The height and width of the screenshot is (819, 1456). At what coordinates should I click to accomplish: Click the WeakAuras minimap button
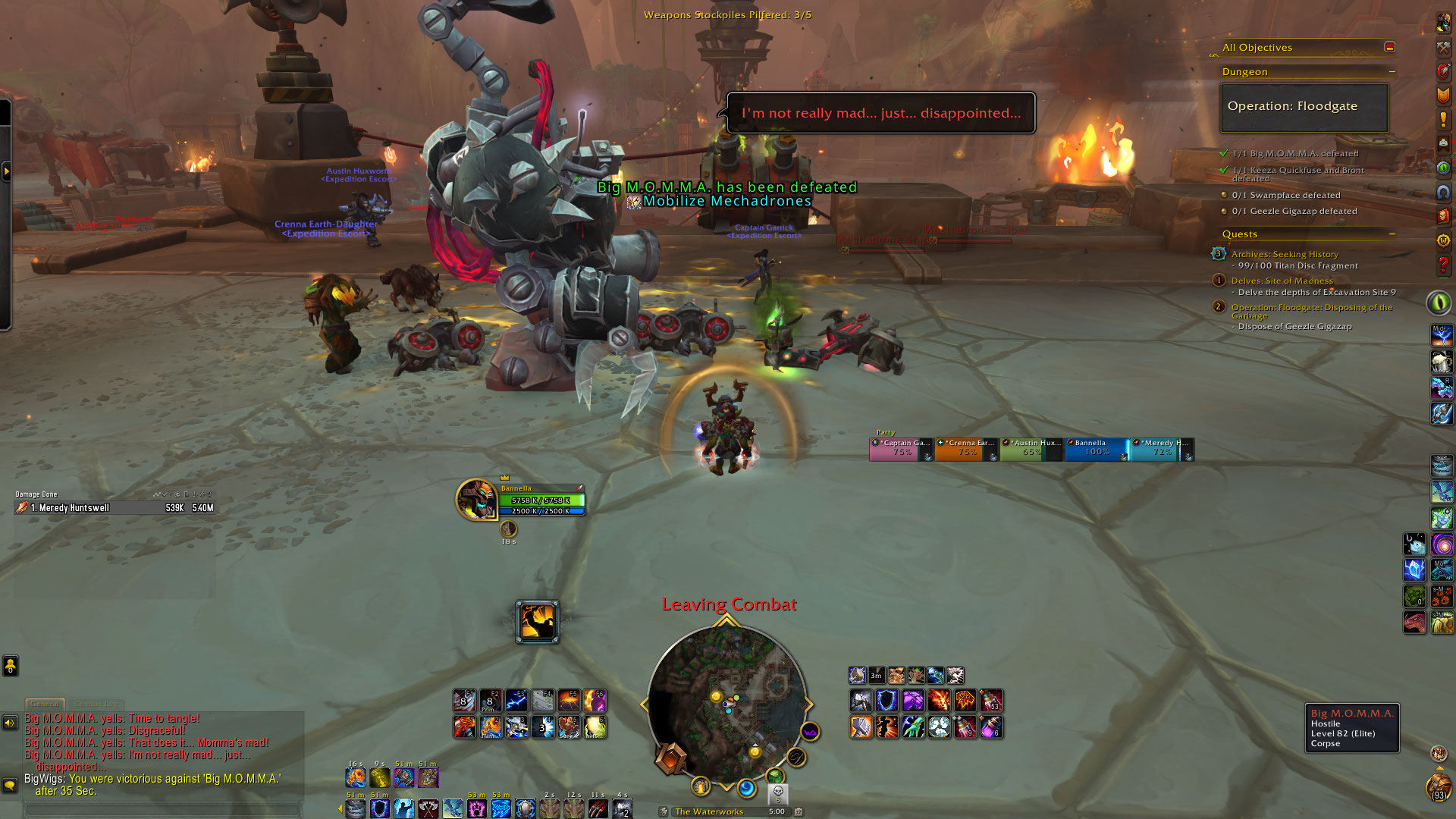pyautogui.click(x=810, y=732)
